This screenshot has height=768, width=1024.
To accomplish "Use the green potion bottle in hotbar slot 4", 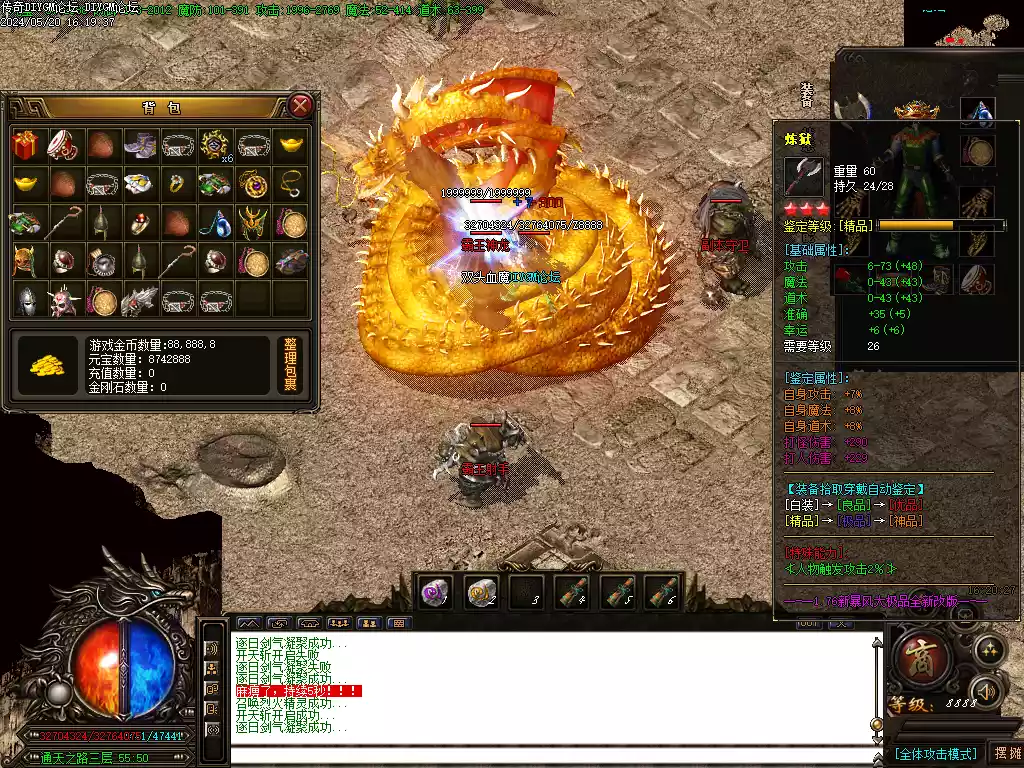I will (x=571, y=592).
